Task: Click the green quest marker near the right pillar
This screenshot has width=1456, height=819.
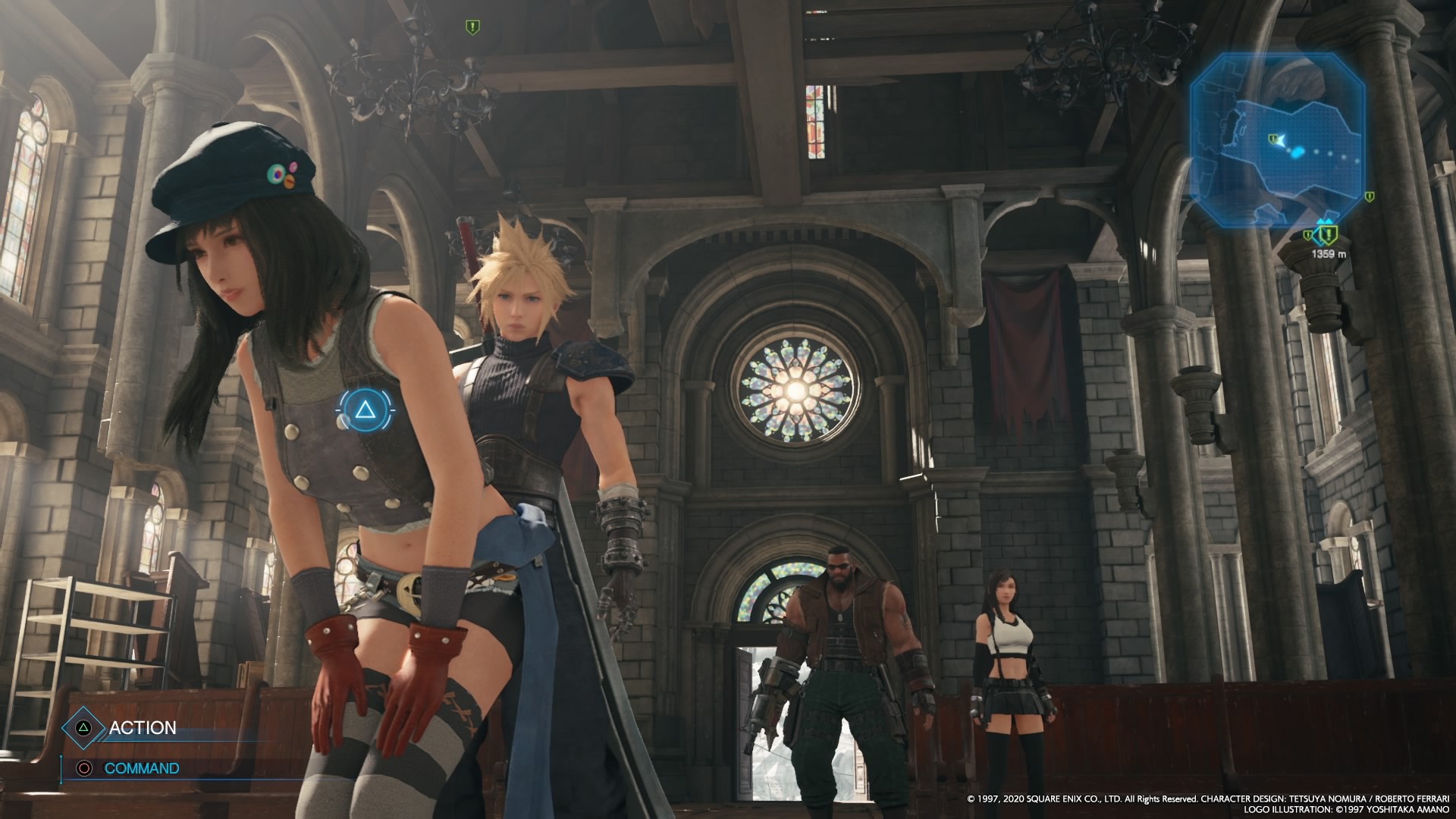Action: pos(1370,197)
